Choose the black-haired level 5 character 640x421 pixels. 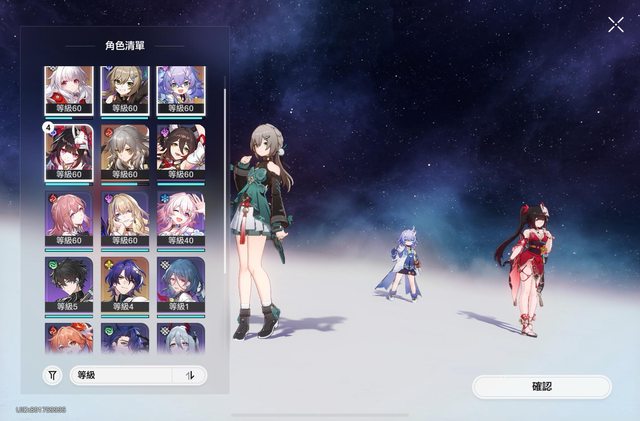coord(69,285)
